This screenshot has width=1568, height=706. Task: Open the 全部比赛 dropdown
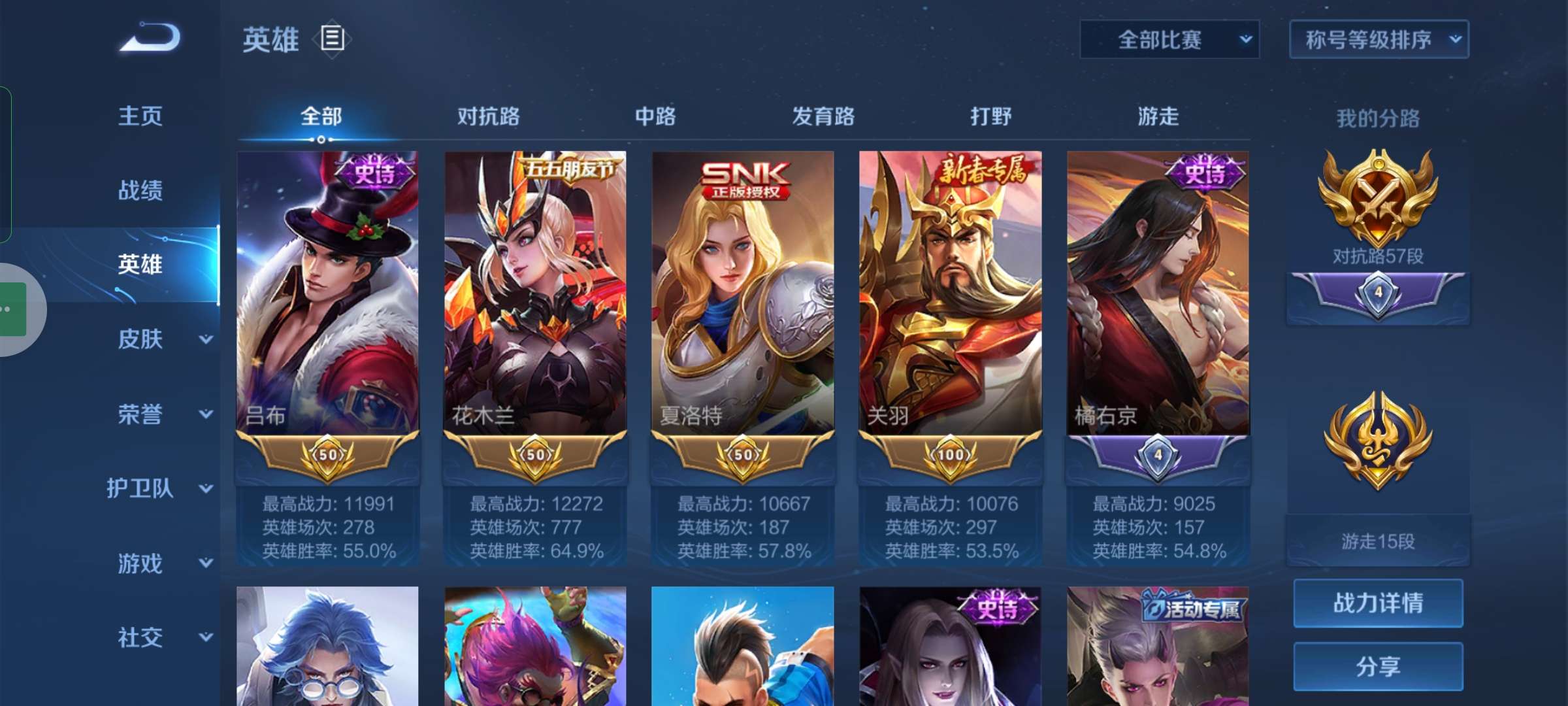[x=1169, y=39]
